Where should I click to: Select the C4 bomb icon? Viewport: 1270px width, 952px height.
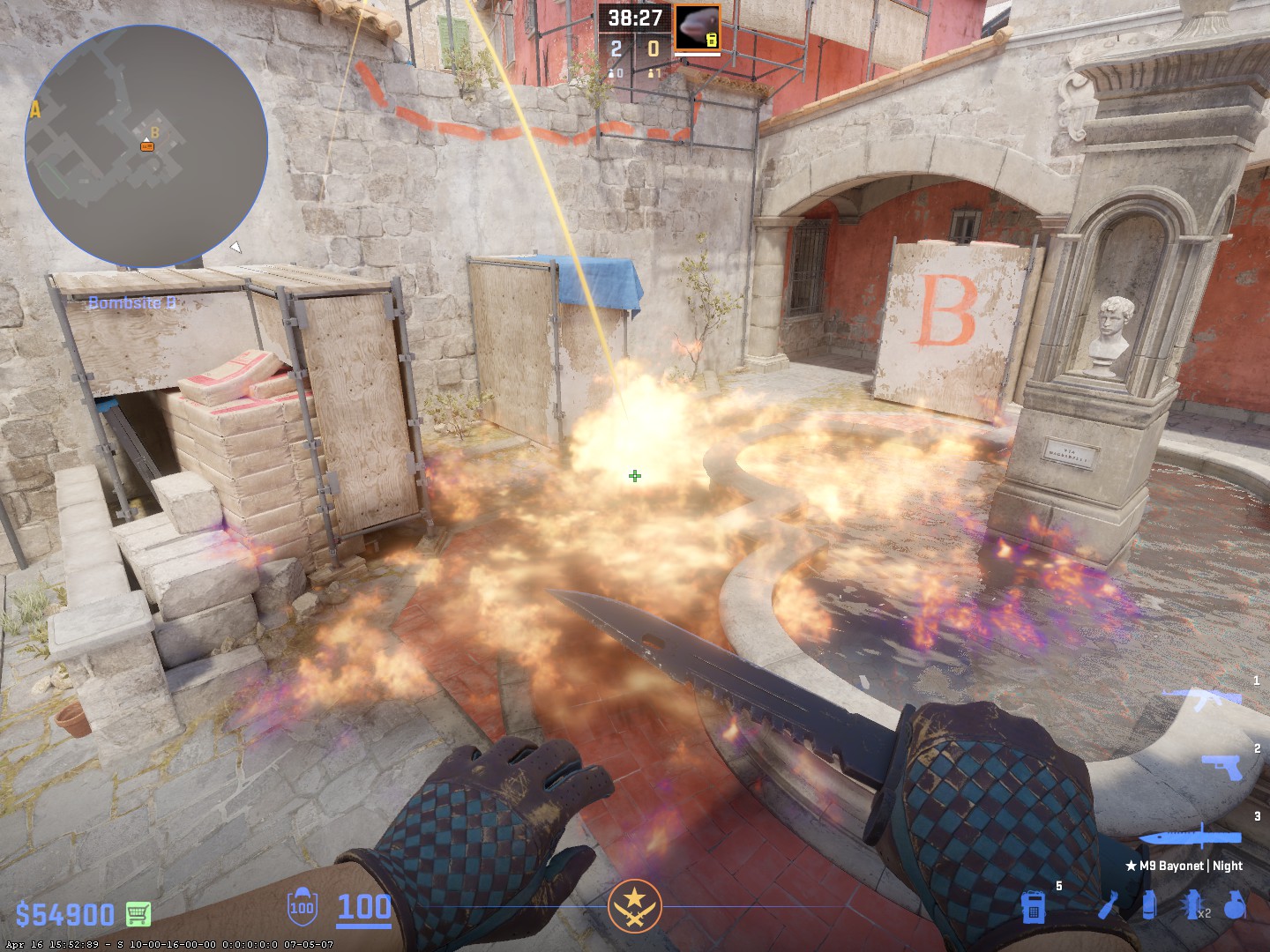click(x=1035, y=906)
